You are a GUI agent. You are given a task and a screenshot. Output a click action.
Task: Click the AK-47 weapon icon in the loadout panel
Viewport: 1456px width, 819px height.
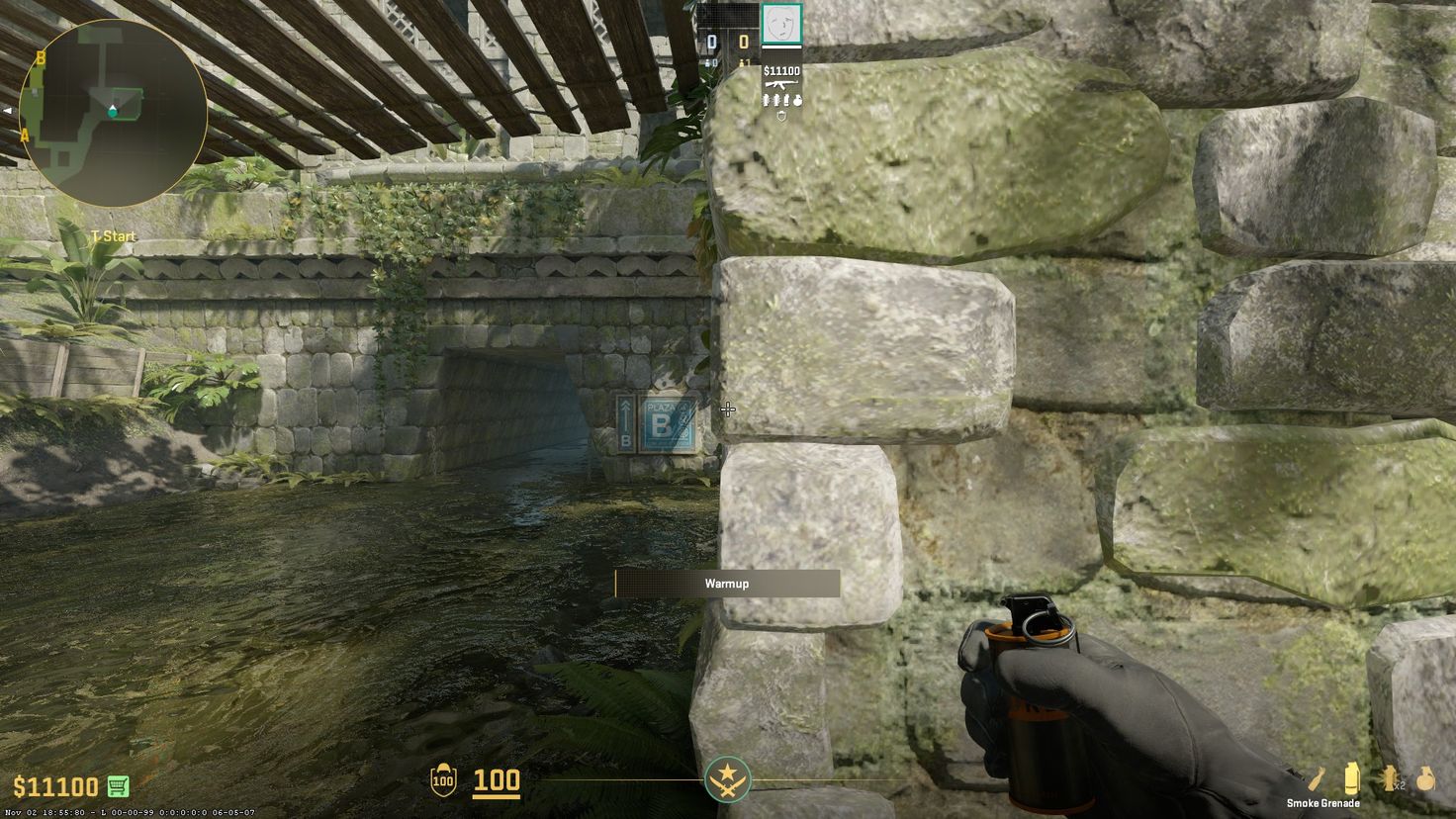(780, 85)
